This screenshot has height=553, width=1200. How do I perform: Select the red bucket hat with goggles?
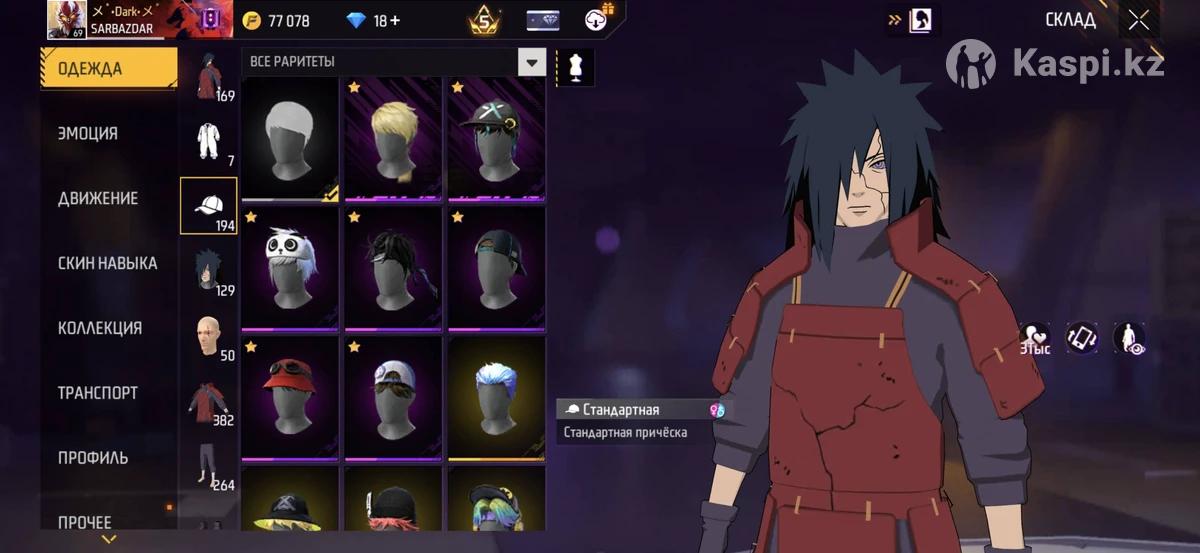tap(290, 397)
